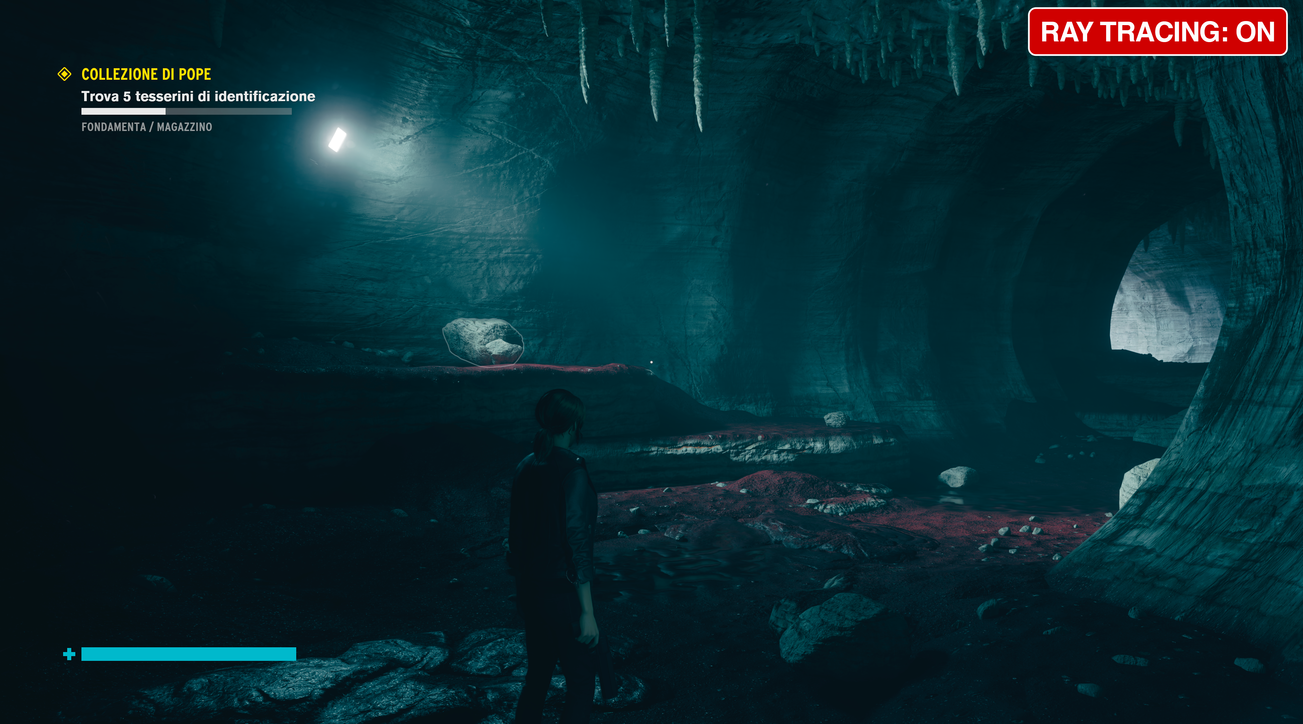
Task: Open the Collezione di Pope mission tracker
Action: click(x=146, y=74)
